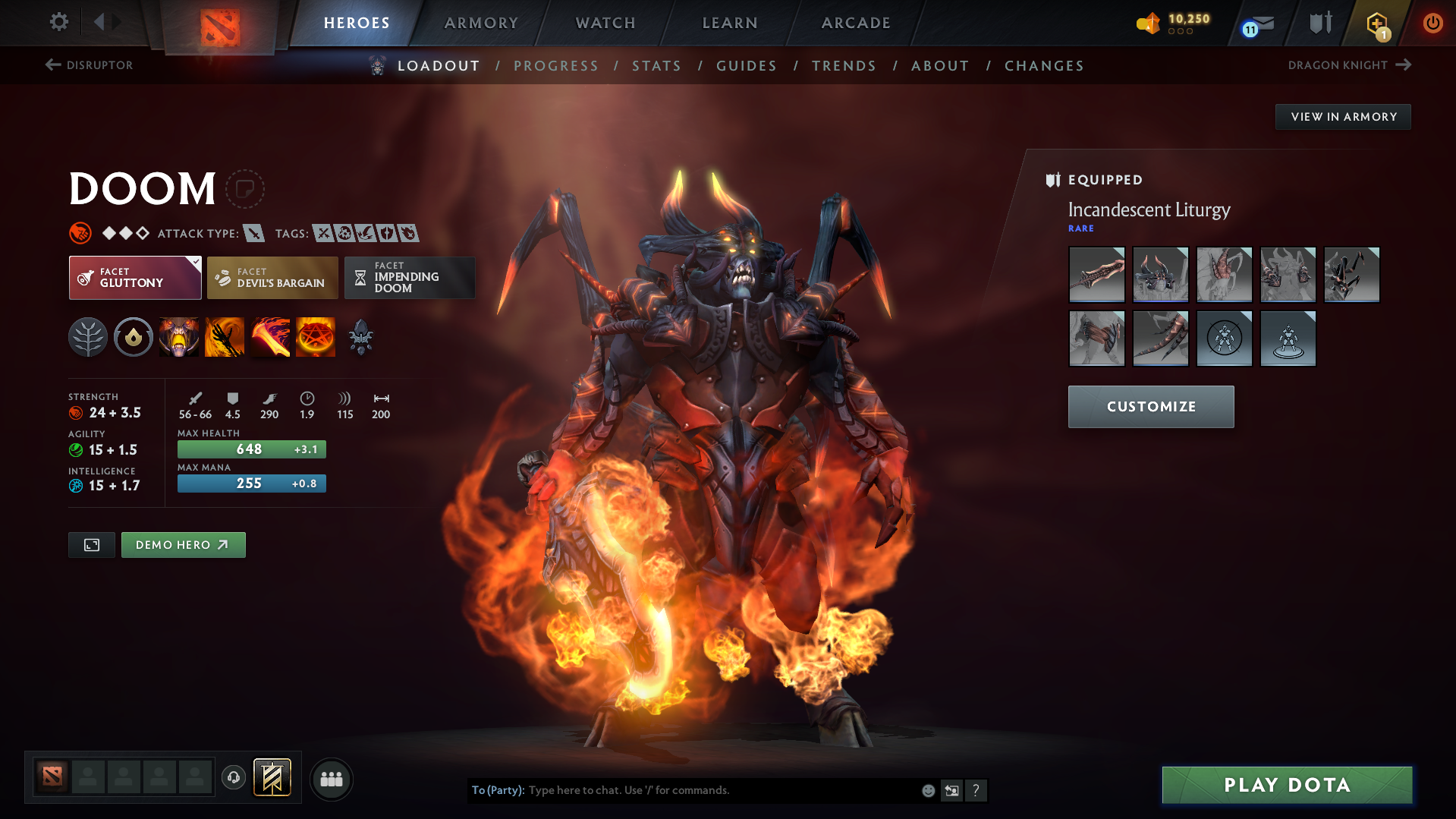Go back to previous hero Disruptor

point(89,65)
